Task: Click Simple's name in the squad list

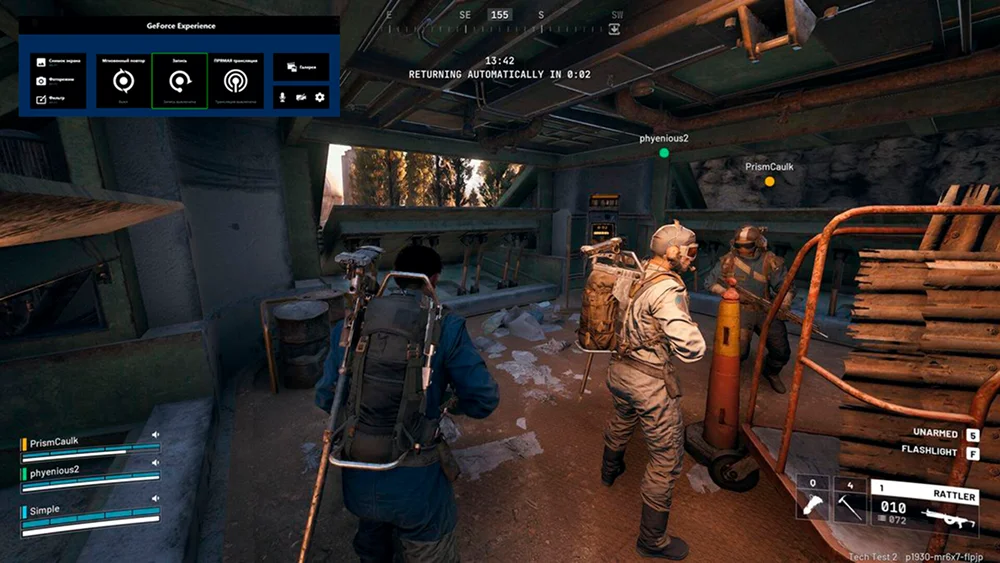Action: 45,510
